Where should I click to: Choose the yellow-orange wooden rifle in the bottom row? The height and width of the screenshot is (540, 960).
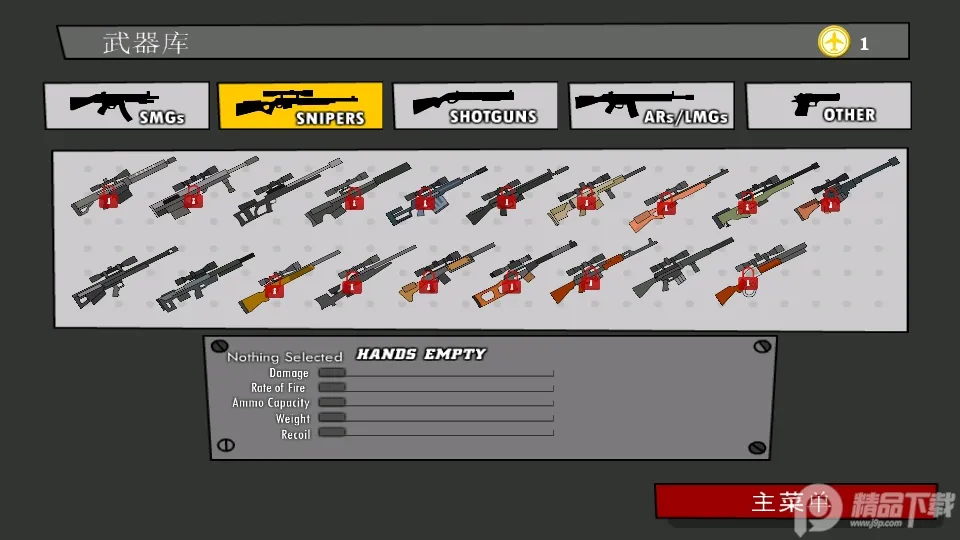[x=275, y=283]
